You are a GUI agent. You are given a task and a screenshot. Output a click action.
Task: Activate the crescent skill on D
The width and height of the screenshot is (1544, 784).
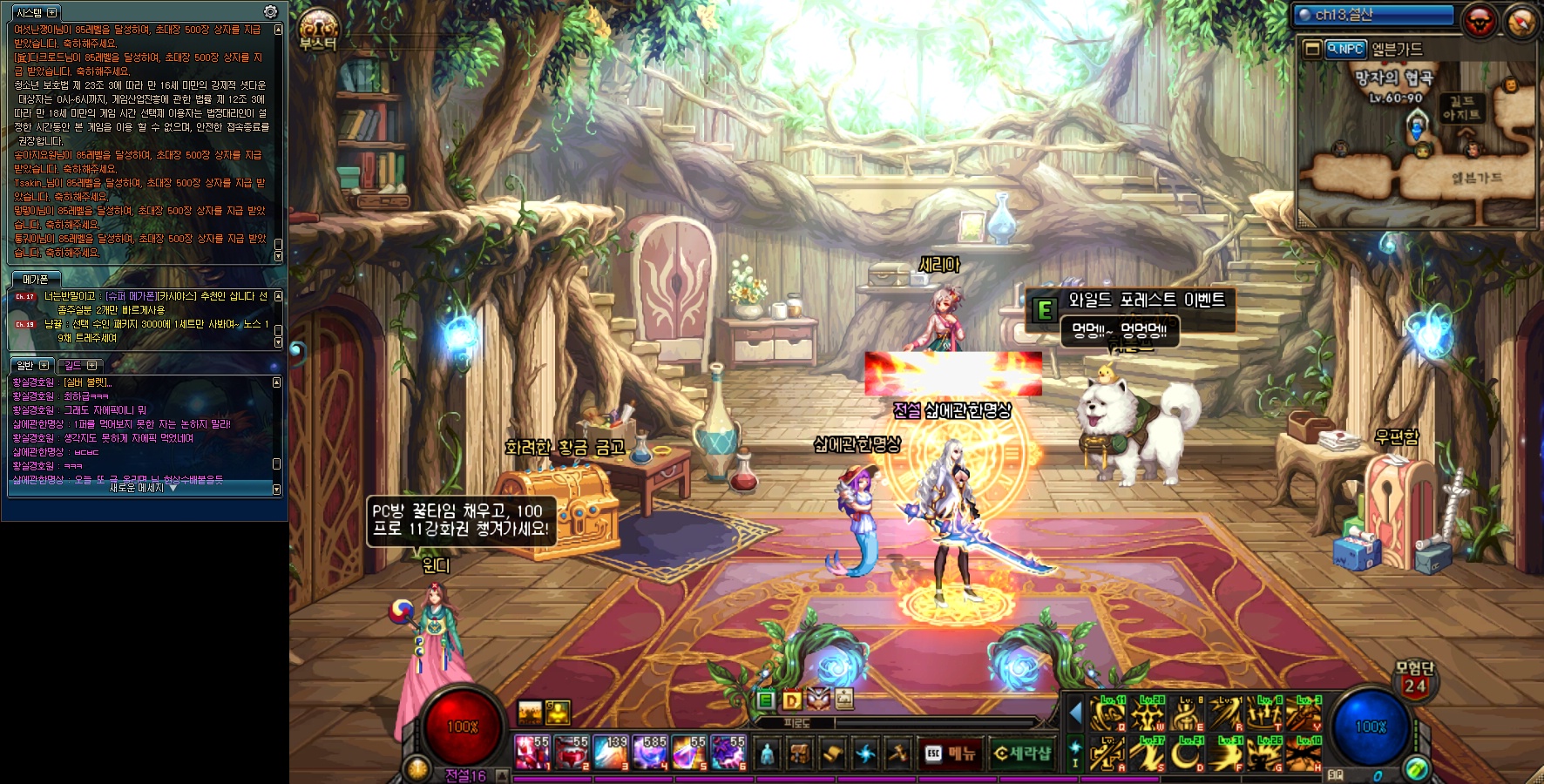1188,754
